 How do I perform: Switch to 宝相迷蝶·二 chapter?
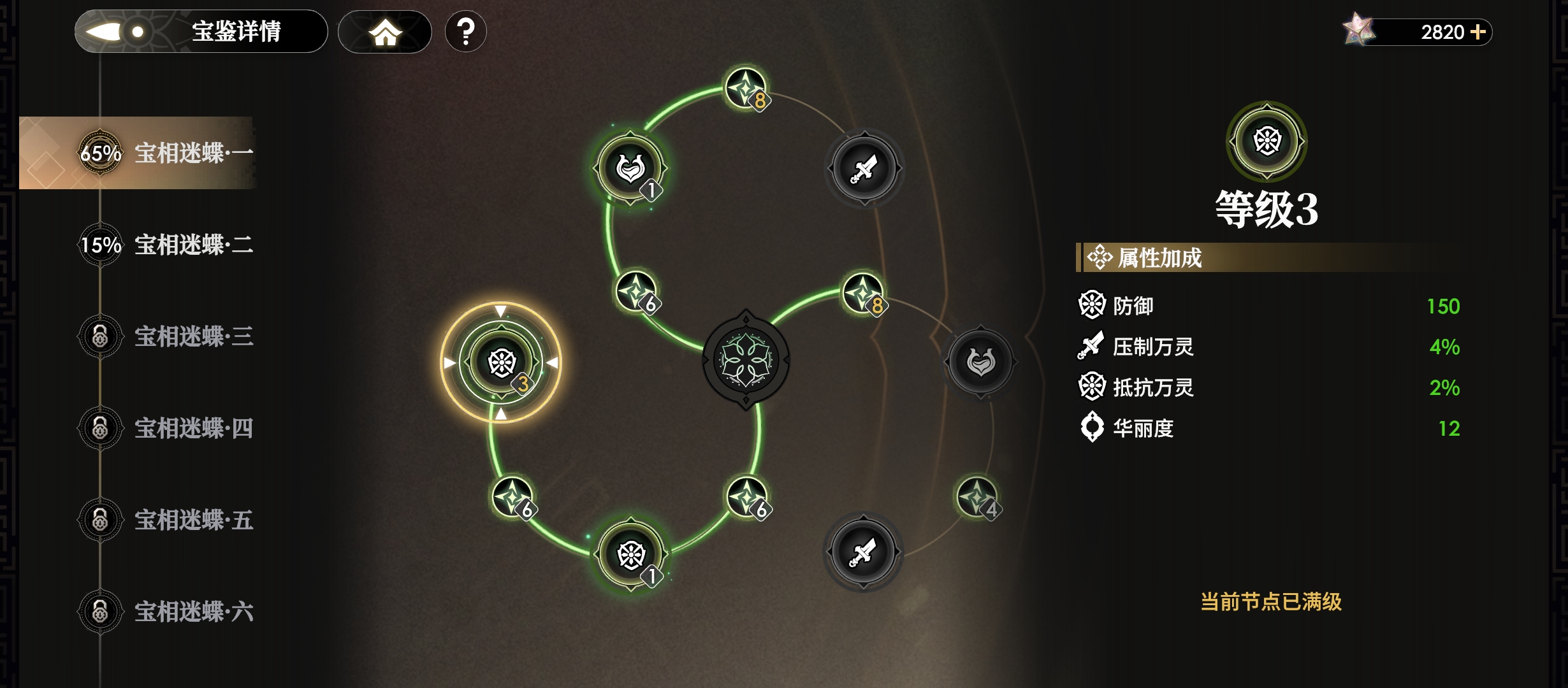(166, 245)
